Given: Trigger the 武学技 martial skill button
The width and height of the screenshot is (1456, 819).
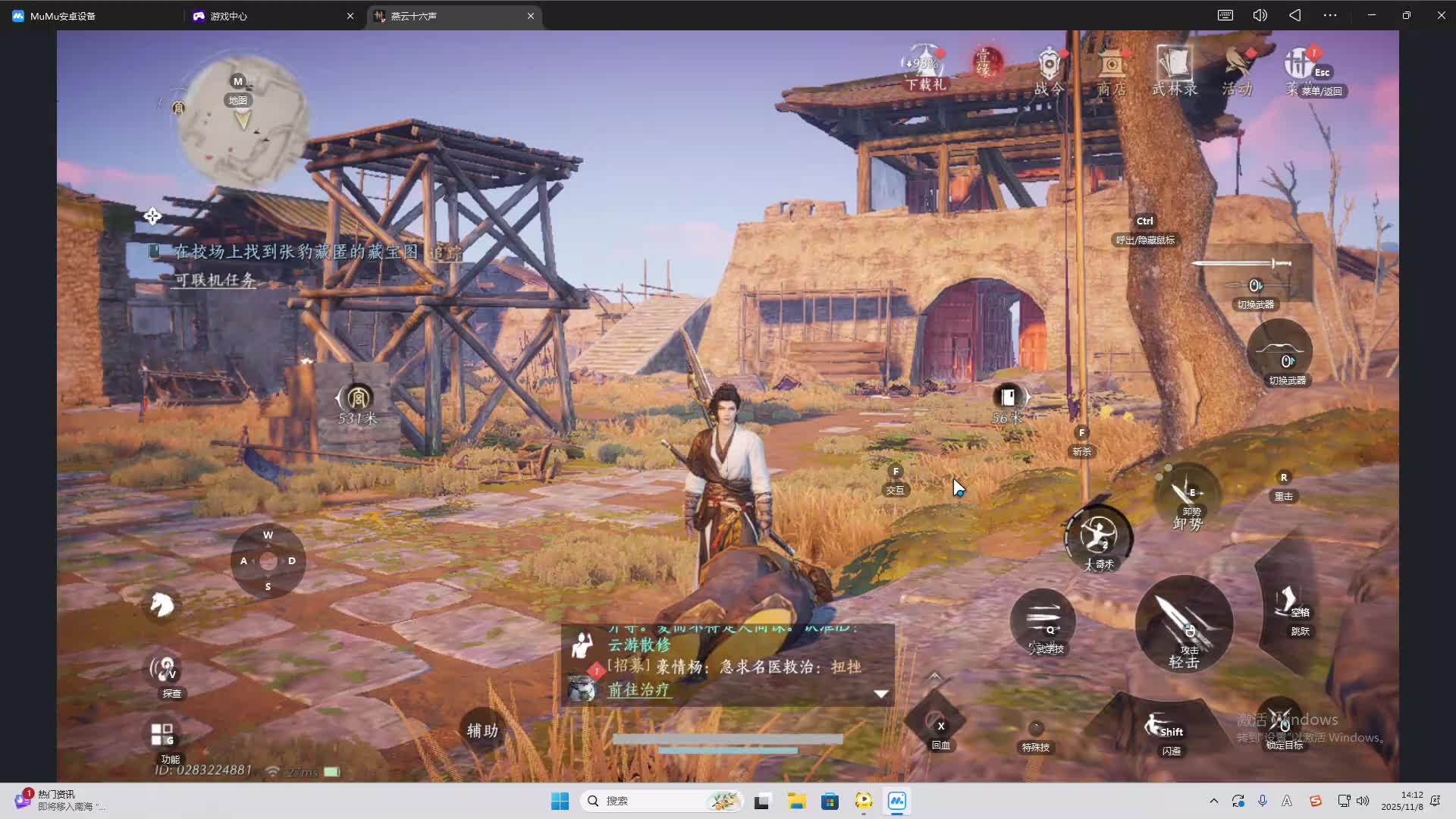Looking at the screenshot, I should pyautogui.click(x=1043, y=623).
